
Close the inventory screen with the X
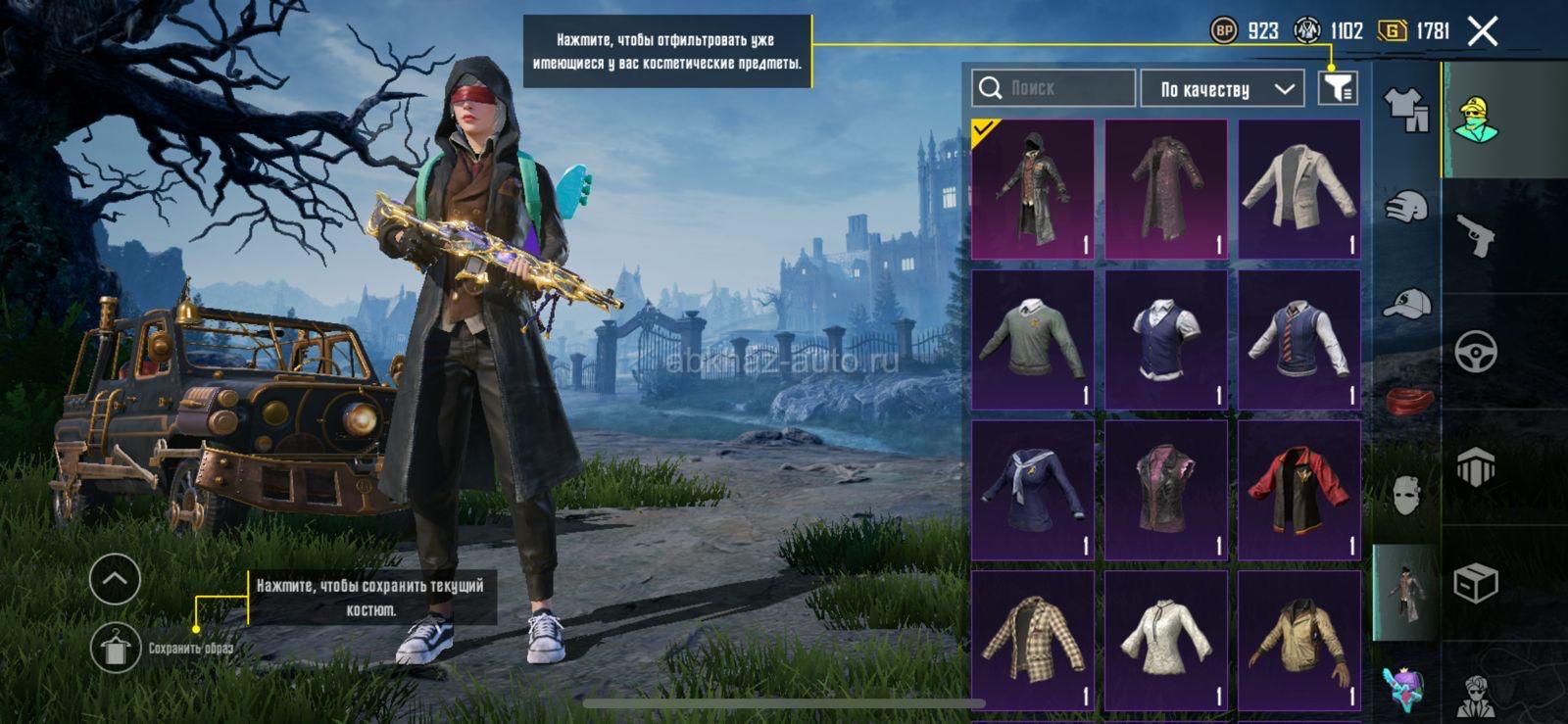(x=1483, y=31)
